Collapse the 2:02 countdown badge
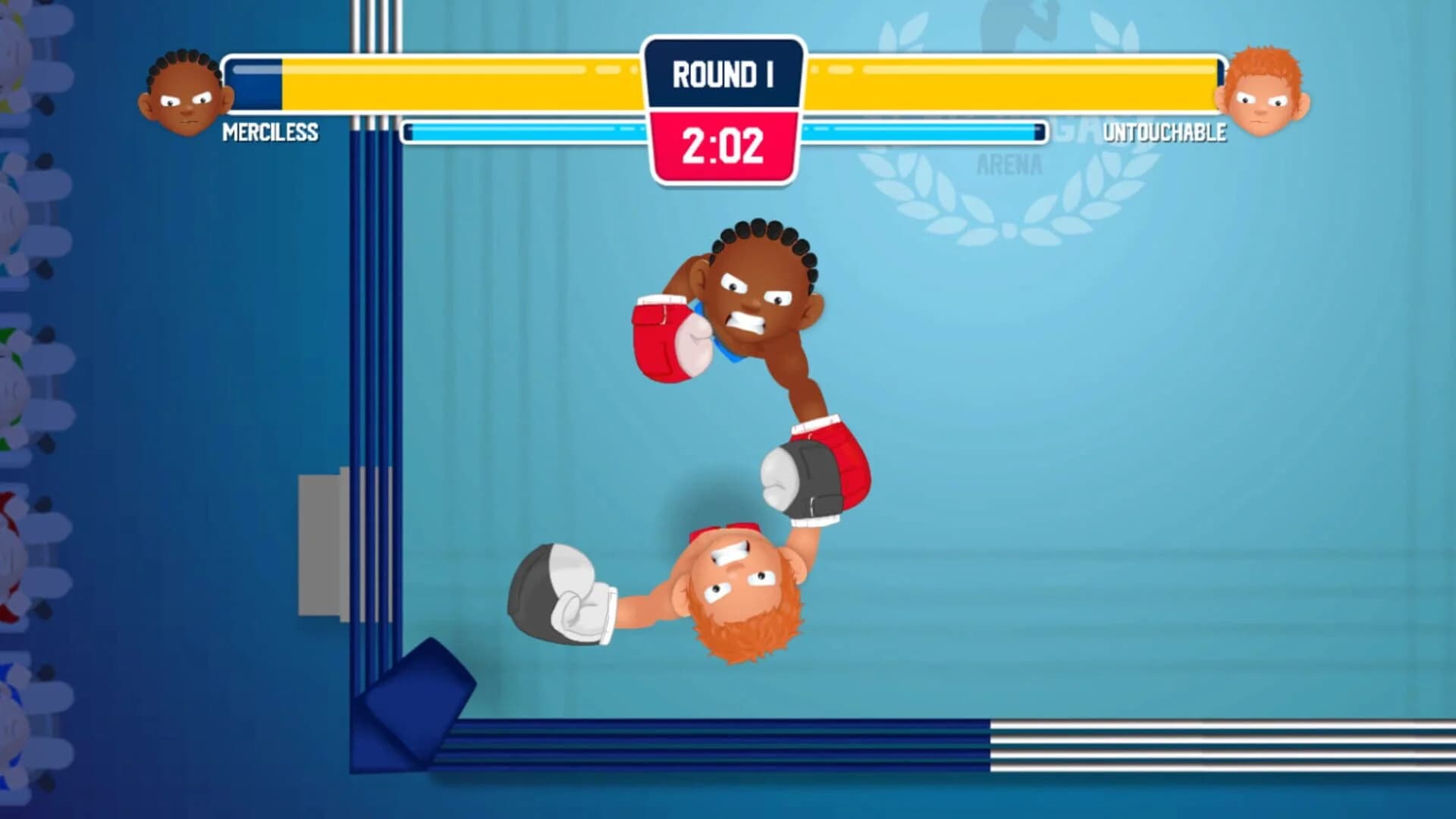1456x819 pixels. click(x=721, y=144)
